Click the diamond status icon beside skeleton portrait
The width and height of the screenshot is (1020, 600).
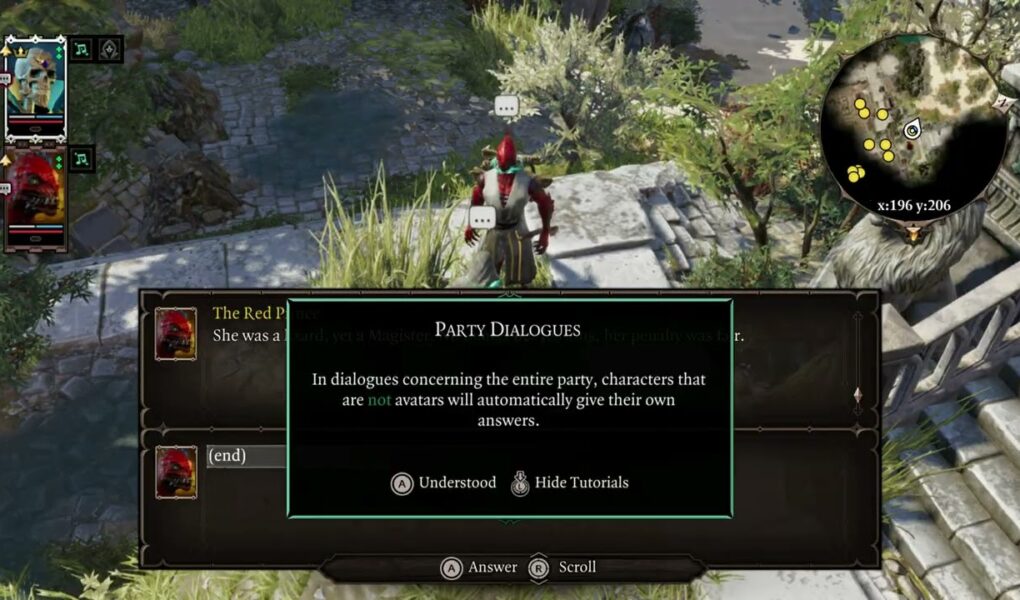(110, 48)
